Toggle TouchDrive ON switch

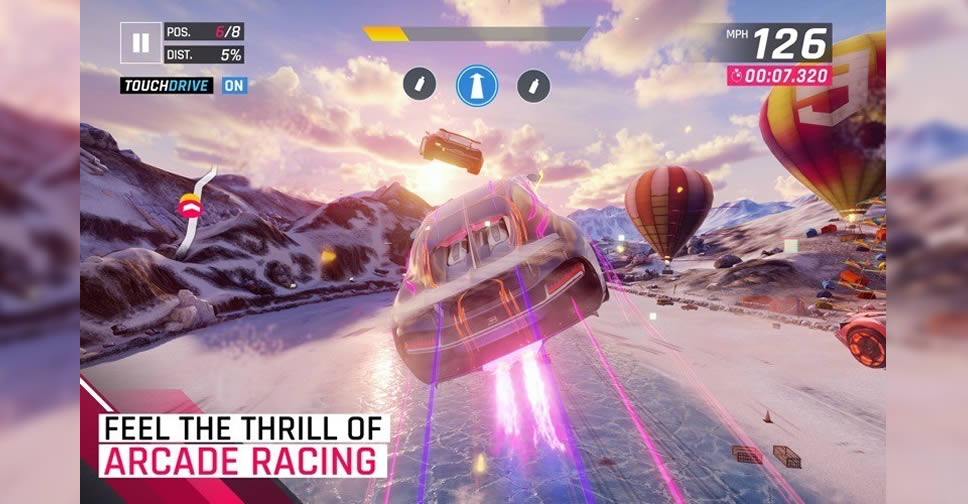(234, 85)
